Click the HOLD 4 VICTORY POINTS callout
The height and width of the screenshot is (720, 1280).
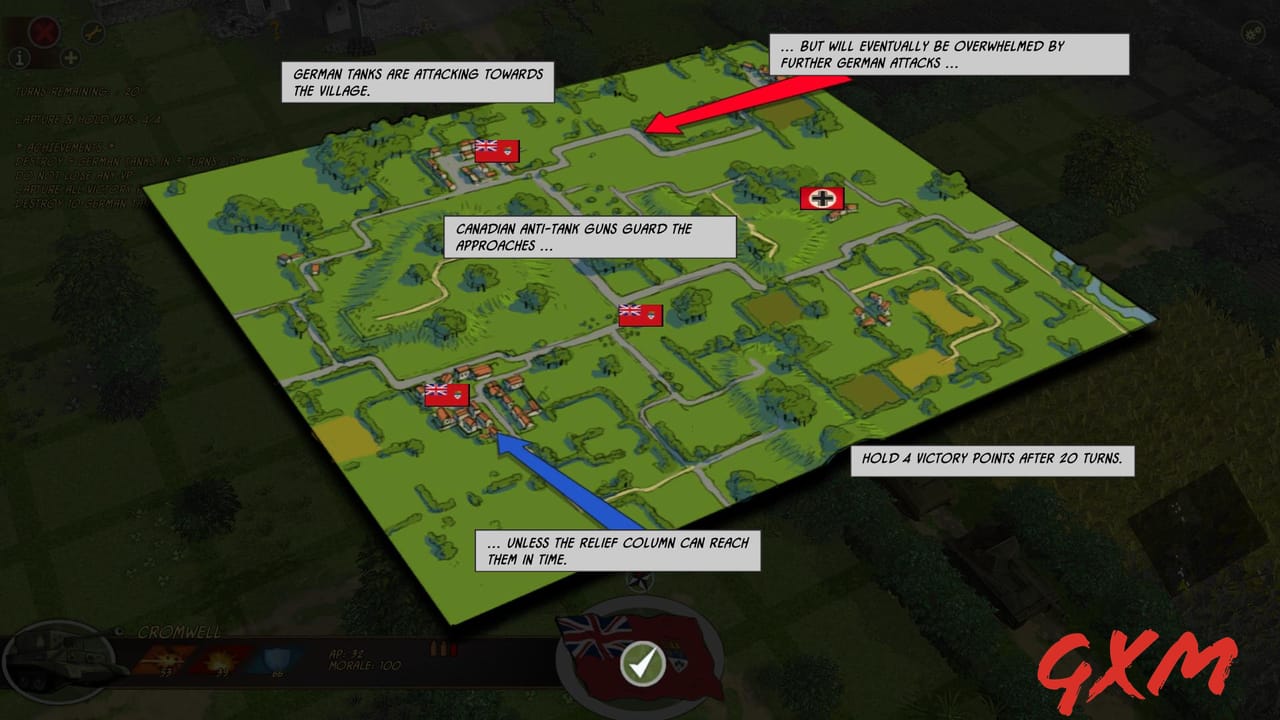[x=995, y=462]
